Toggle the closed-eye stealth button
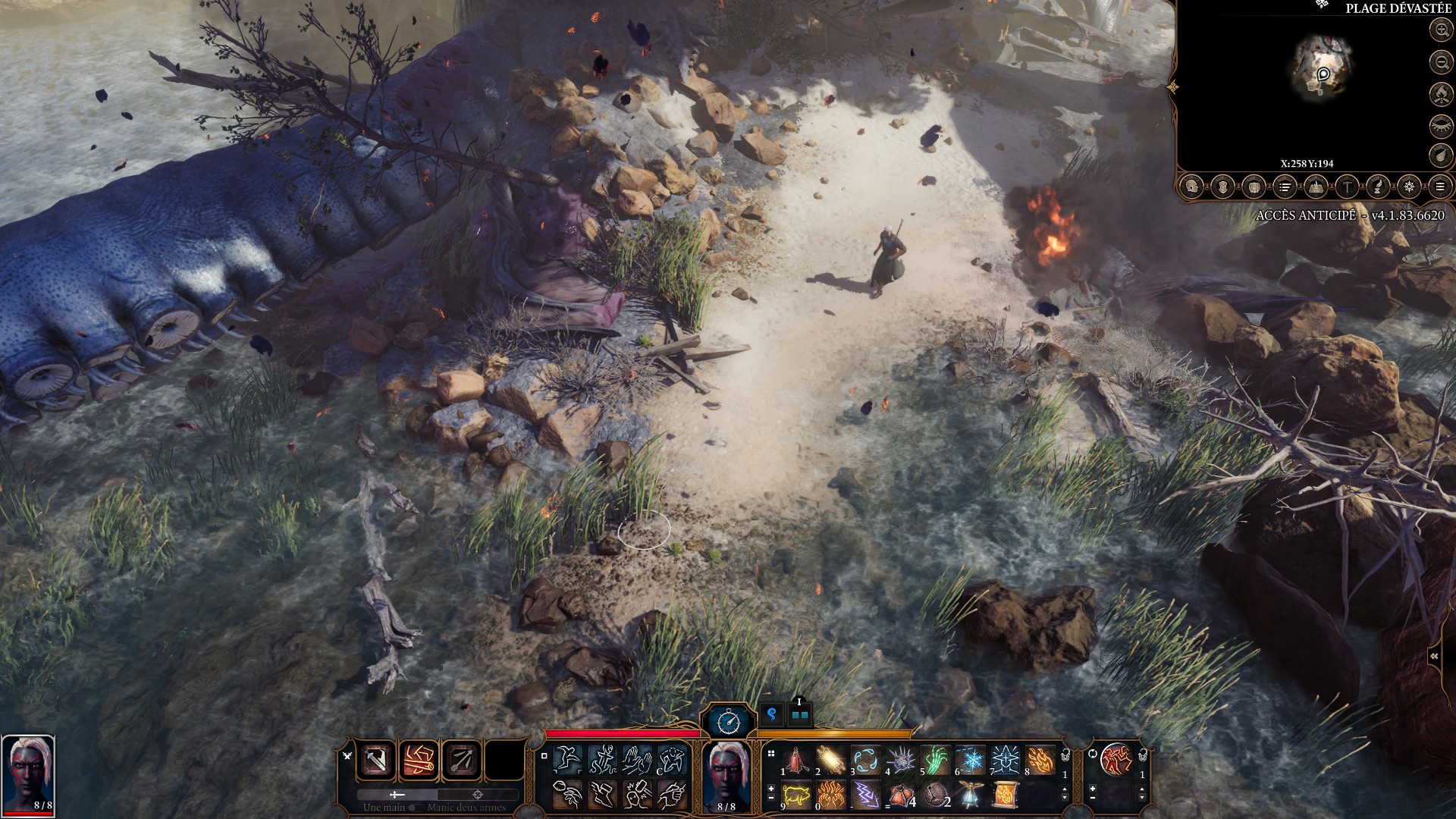Image resolution: width=1456 pixels, height=819 pixels. [x=1441, y=125]
